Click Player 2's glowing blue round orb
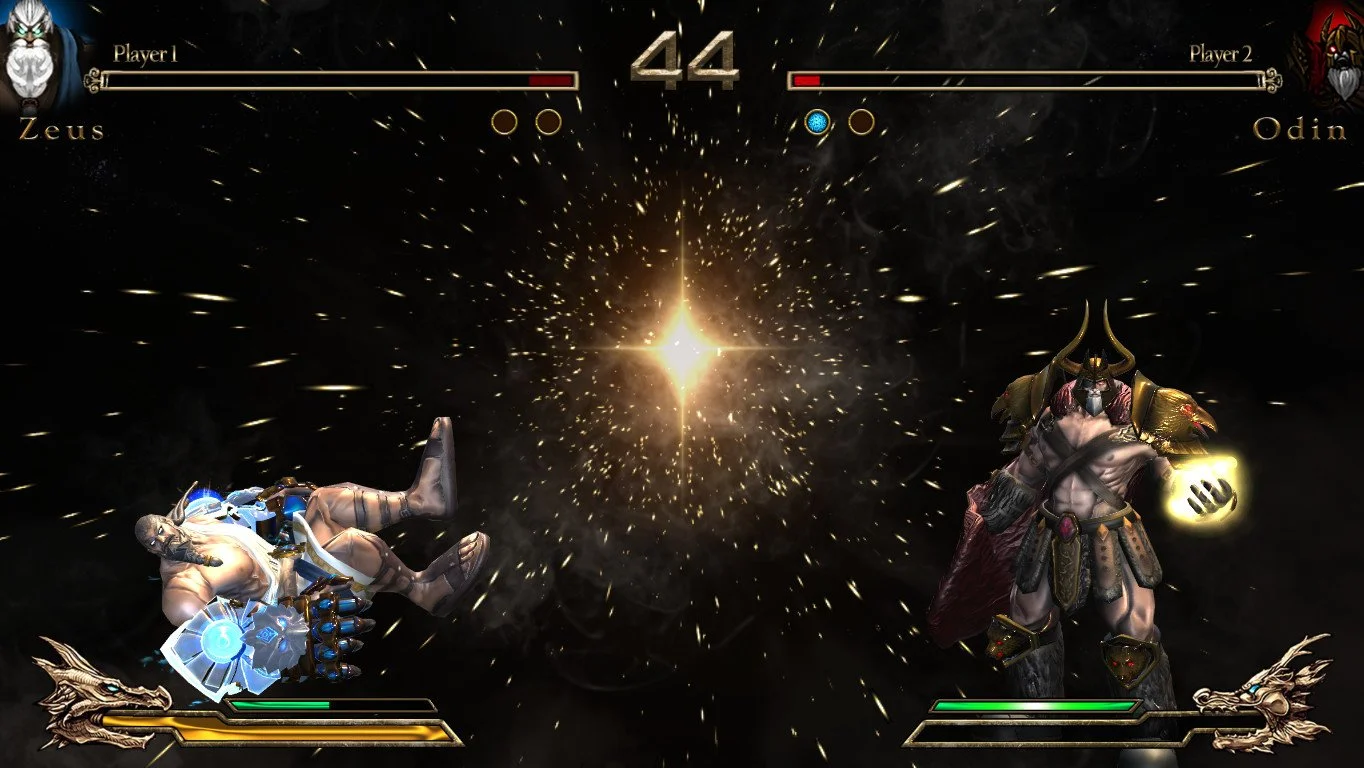The width and height of the screenshot is (1364, 768). pos(816,120)
